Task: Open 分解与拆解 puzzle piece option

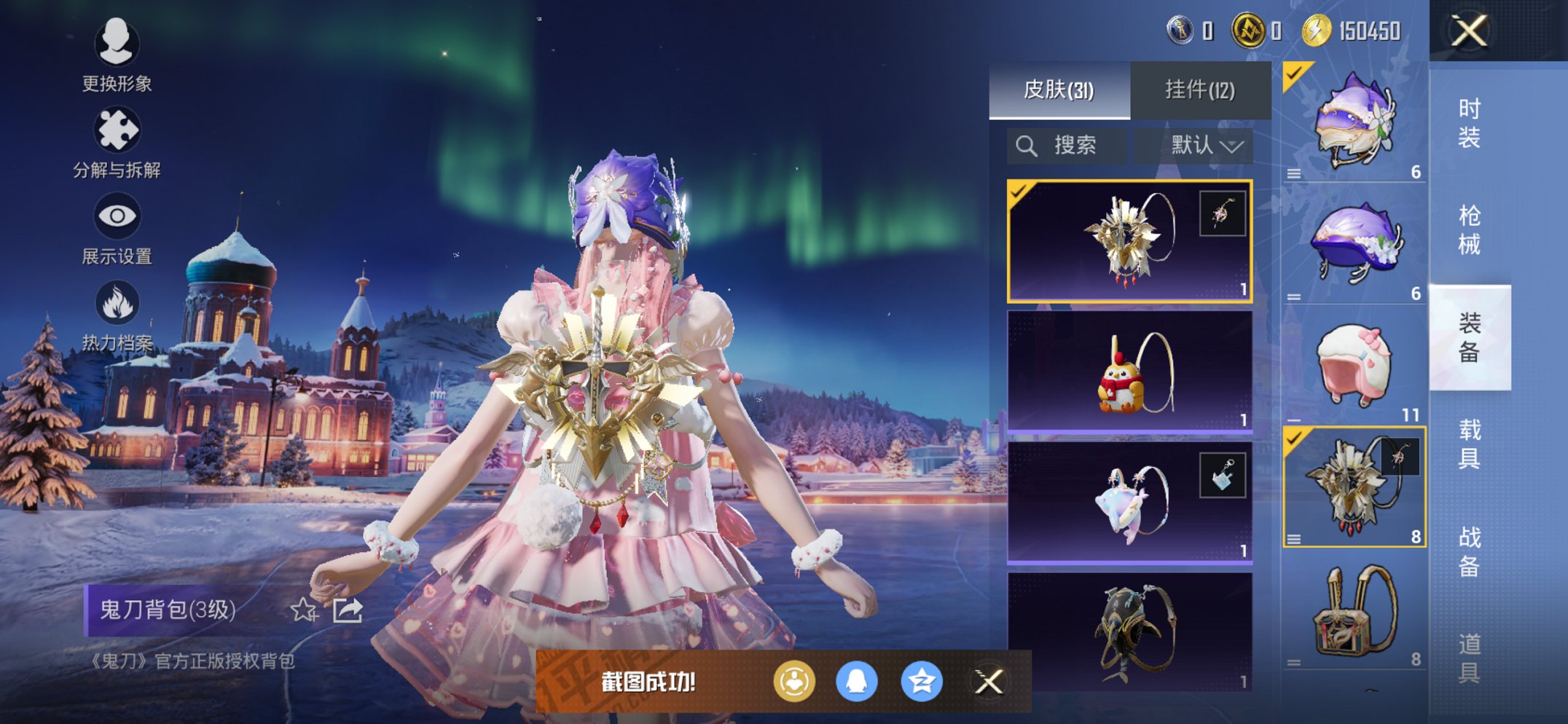Action: [117, 142]
